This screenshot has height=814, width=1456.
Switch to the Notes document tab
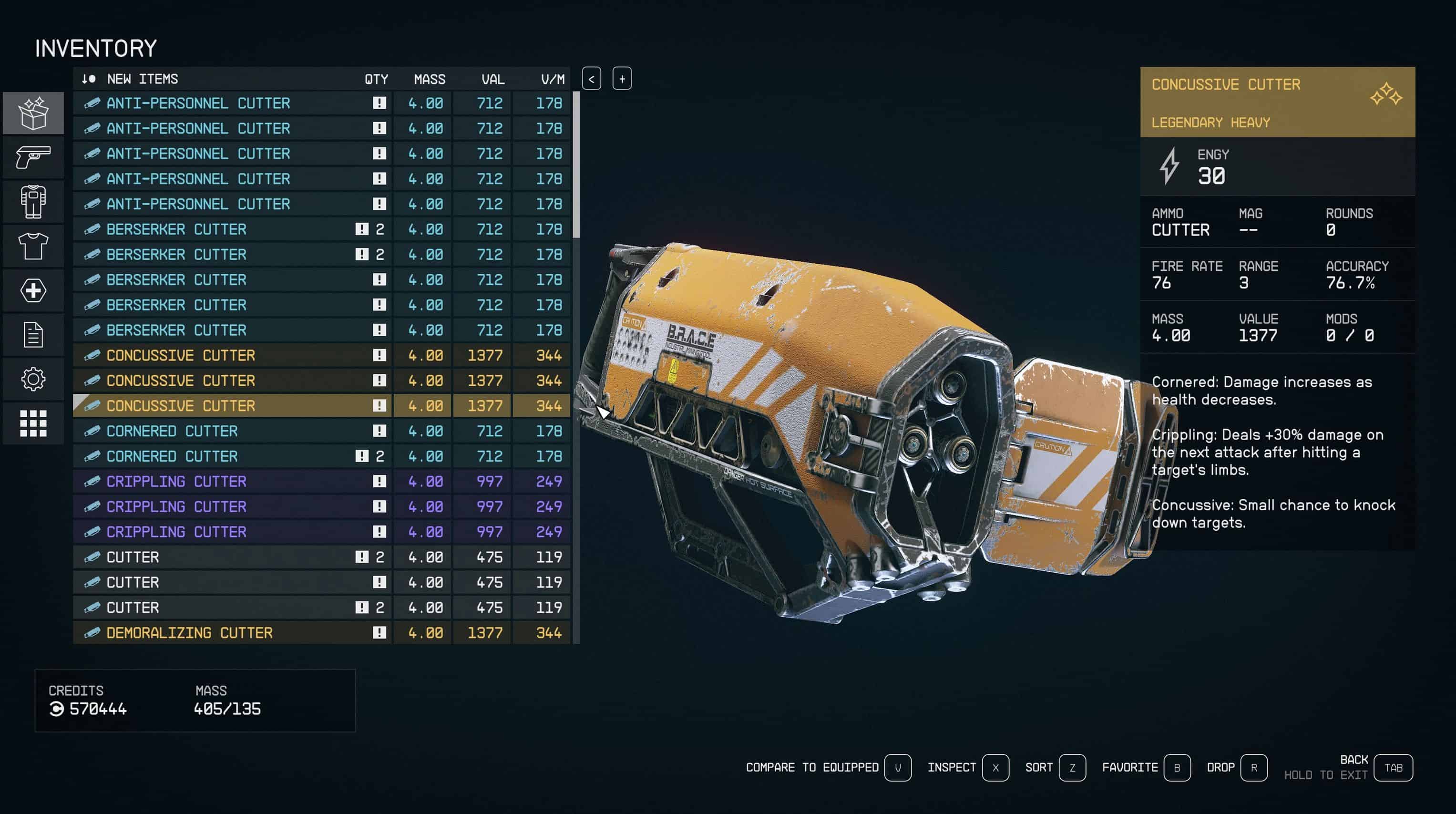click(x=33, y=335)
